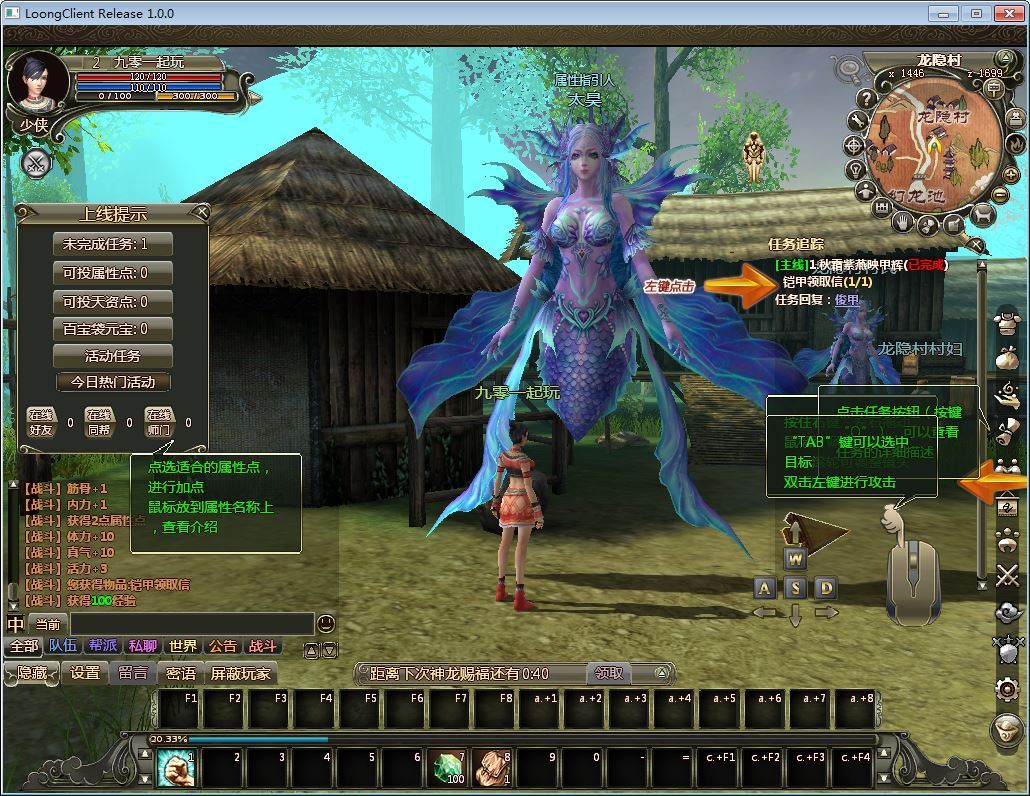Claim the dragon blessing with 领取 button
Viewport: 1030px width, 796px height.
[x=608, y=673]
